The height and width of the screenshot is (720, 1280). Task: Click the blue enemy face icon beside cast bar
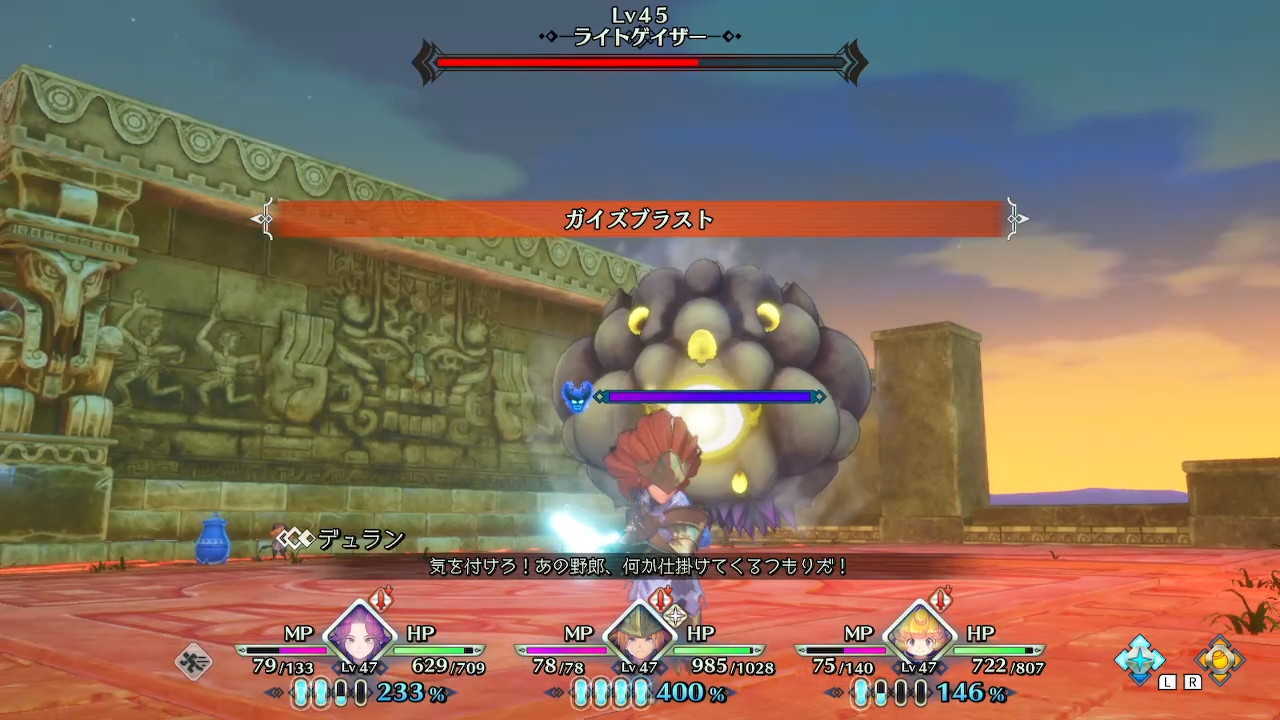[x=578, y=394]
